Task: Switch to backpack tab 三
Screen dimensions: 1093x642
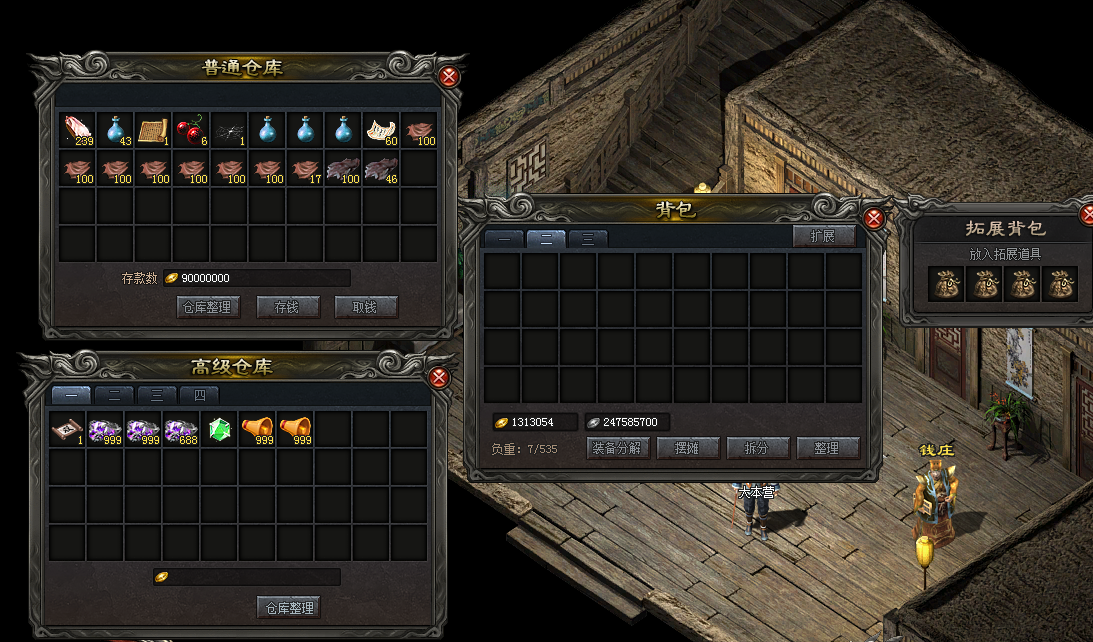Action: click(x=588, y=238)
